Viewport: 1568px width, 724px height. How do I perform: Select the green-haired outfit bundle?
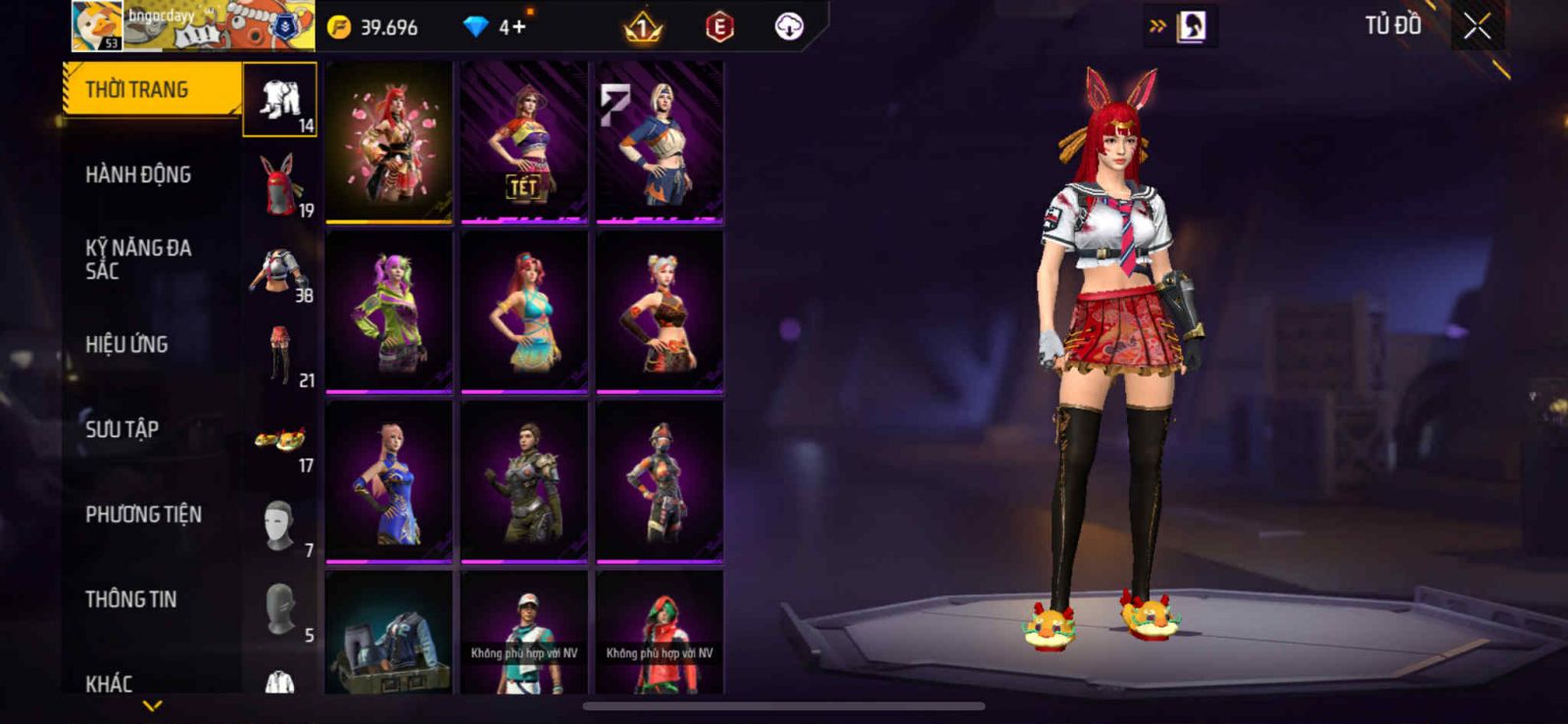click(389, 312)
